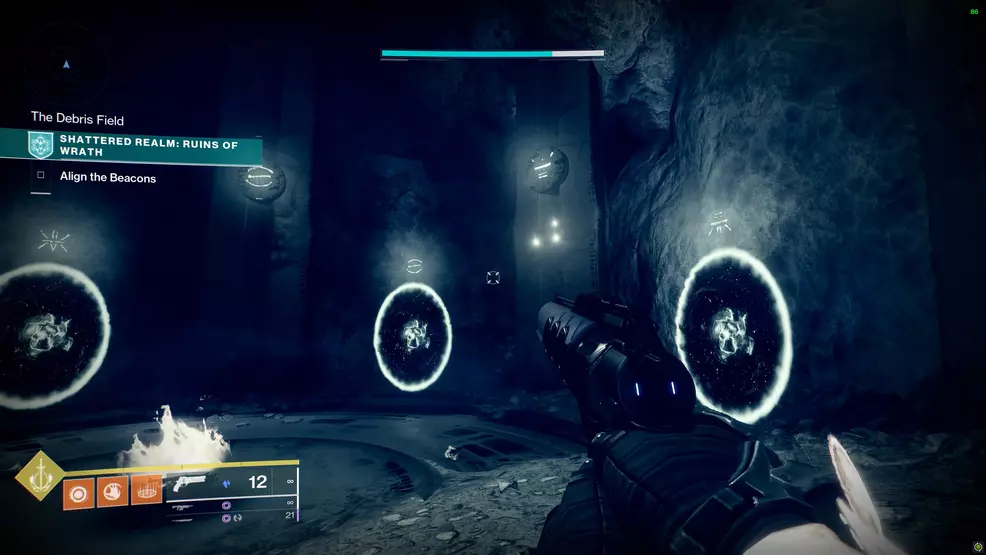The width and height of the screenshot is (986, 555).
Task: Select the orange melee fist ability icon
Action: 113,492
